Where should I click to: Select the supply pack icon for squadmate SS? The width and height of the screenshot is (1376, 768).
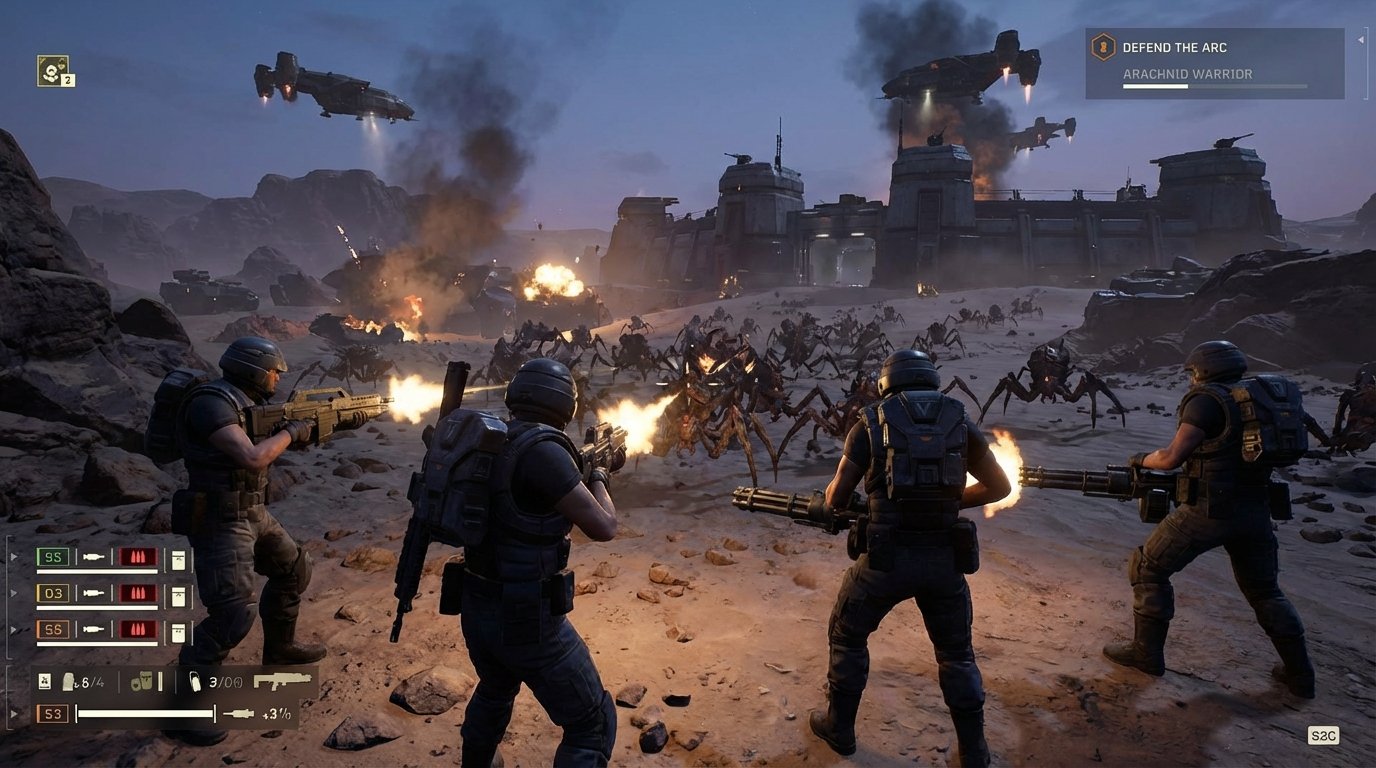click(178, 631)
